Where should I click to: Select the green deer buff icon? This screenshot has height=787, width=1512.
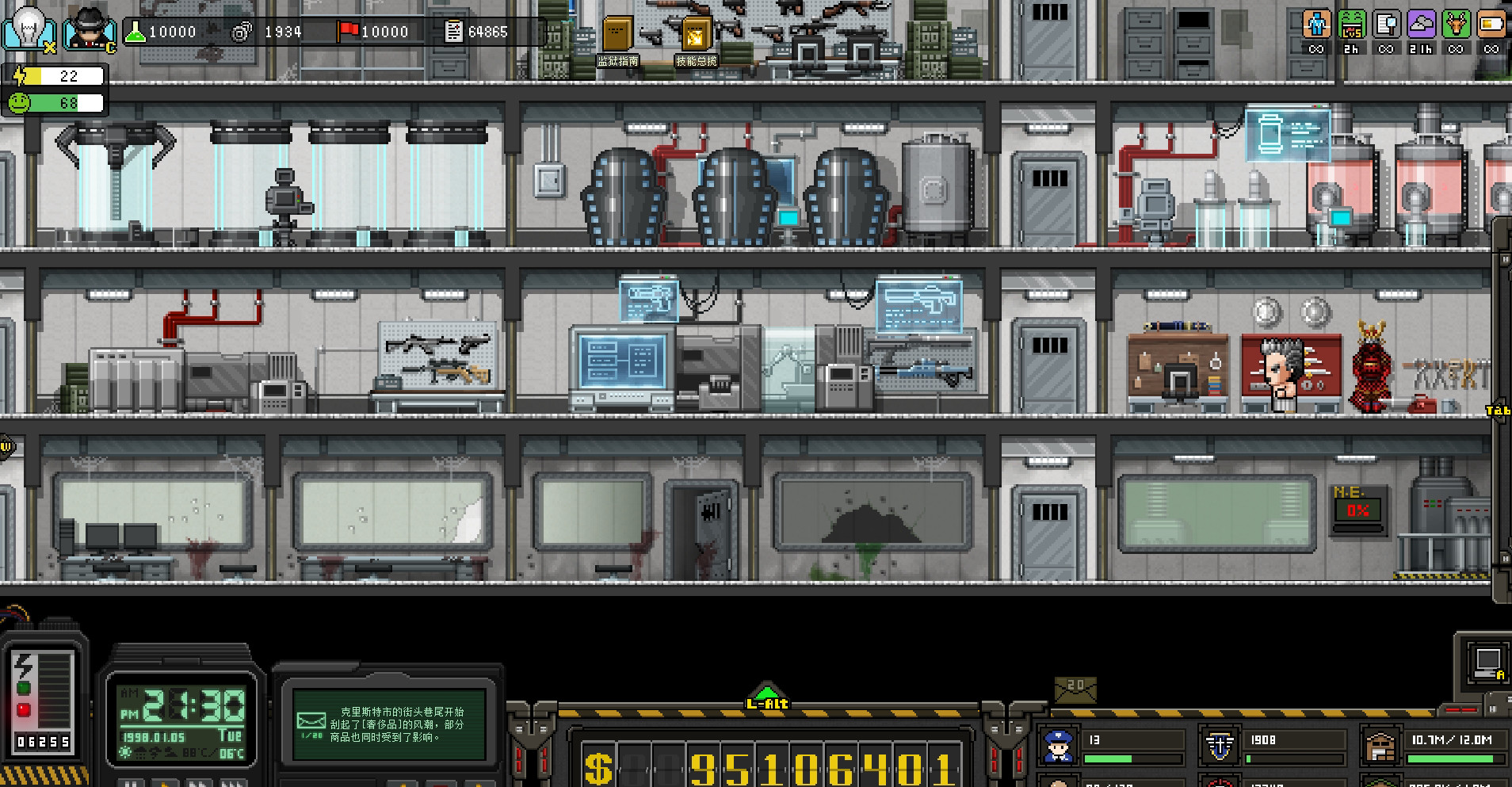click(x=1456, y=25)
